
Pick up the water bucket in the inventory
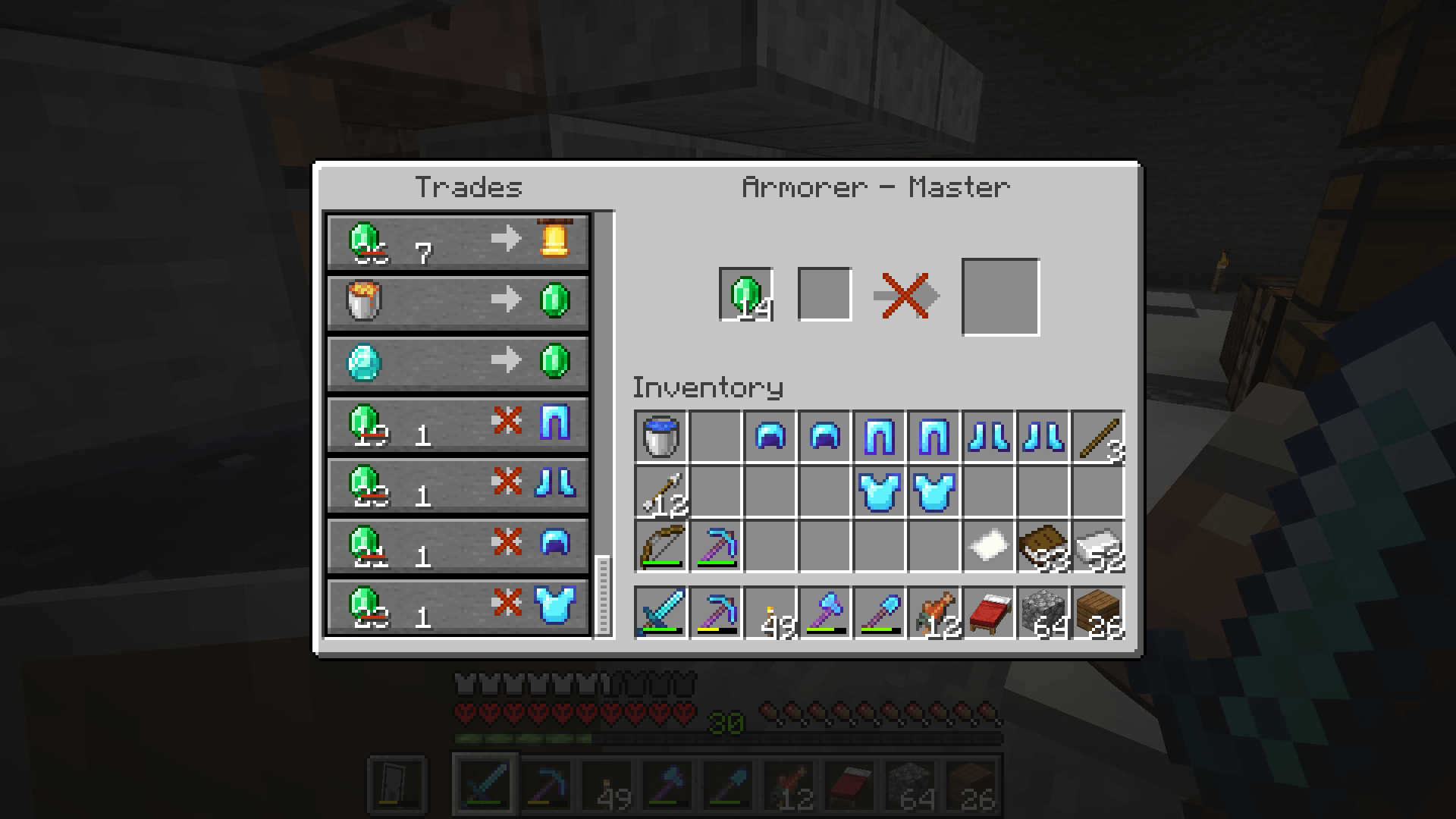point(663,434)
